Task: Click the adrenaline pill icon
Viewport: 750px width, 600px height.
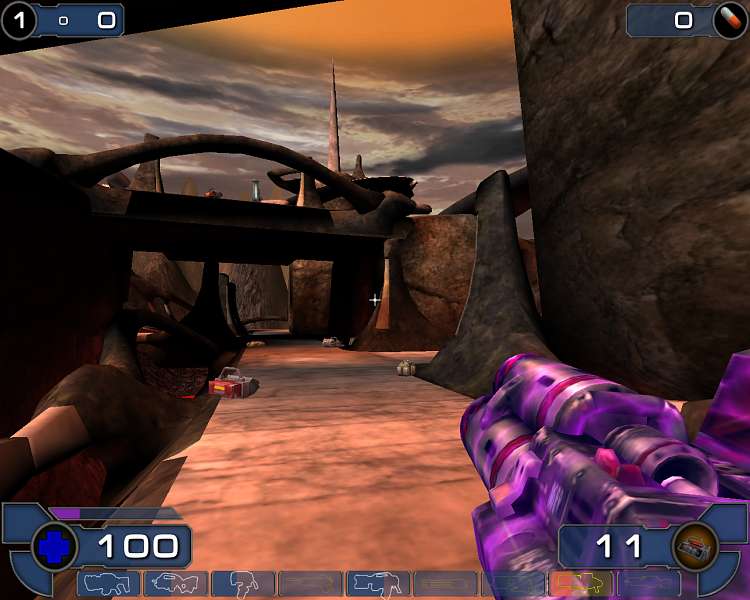Action: coord(729,20)
